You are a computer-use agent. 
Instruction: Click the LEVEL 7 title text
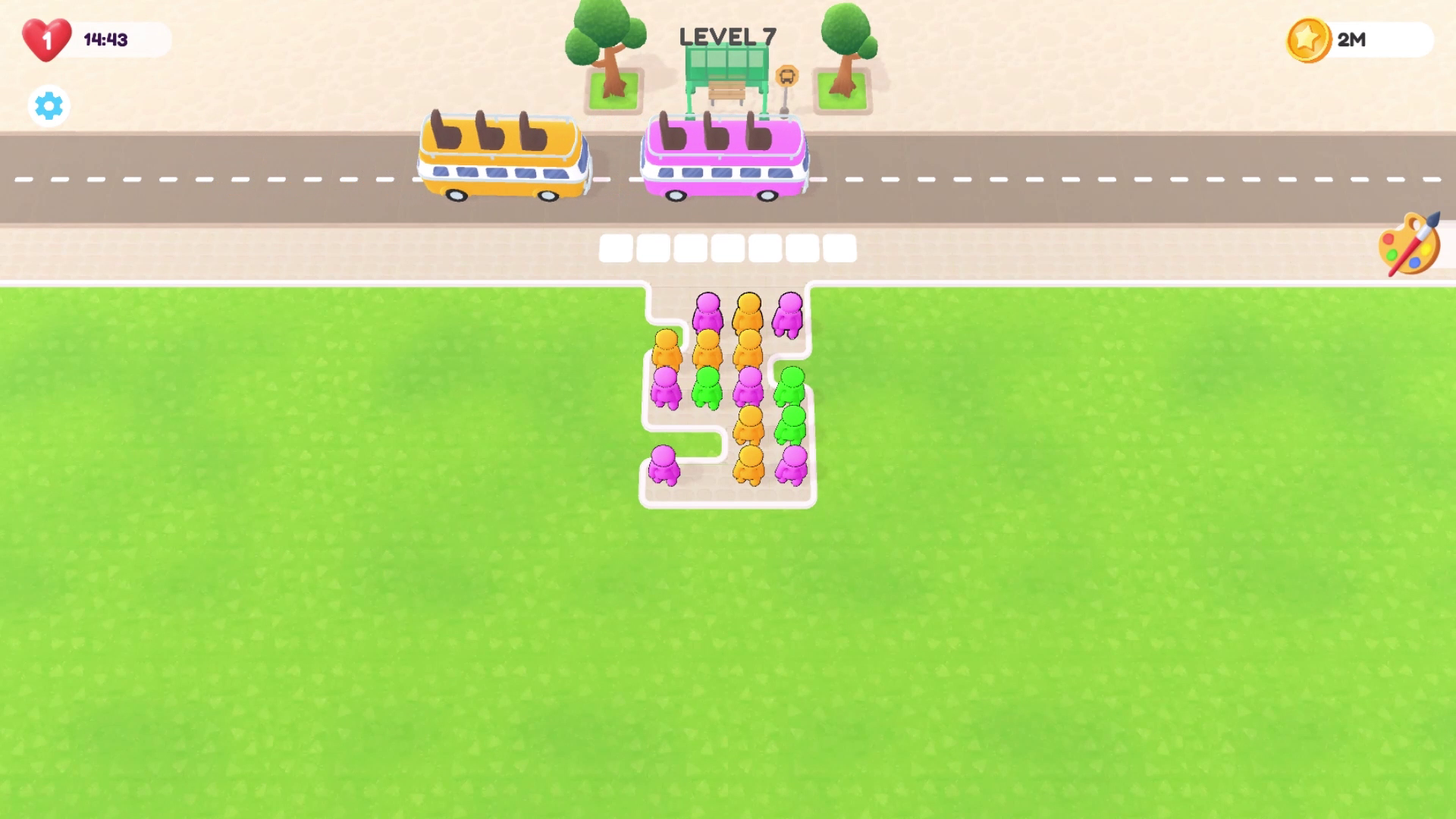(726, 34)
